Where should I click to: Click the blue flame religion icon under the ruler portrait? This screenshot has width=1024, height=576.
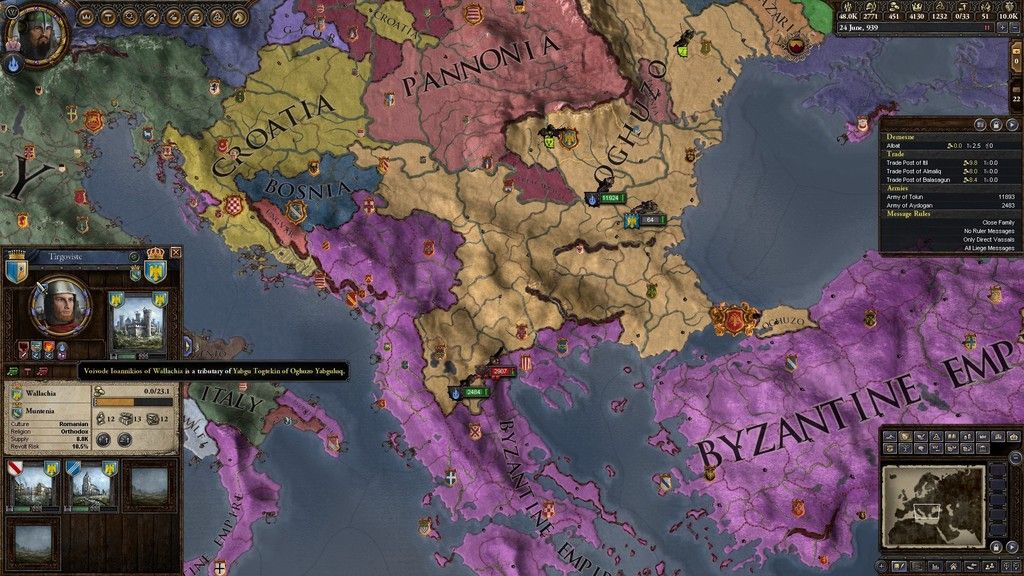click(15, 64)
